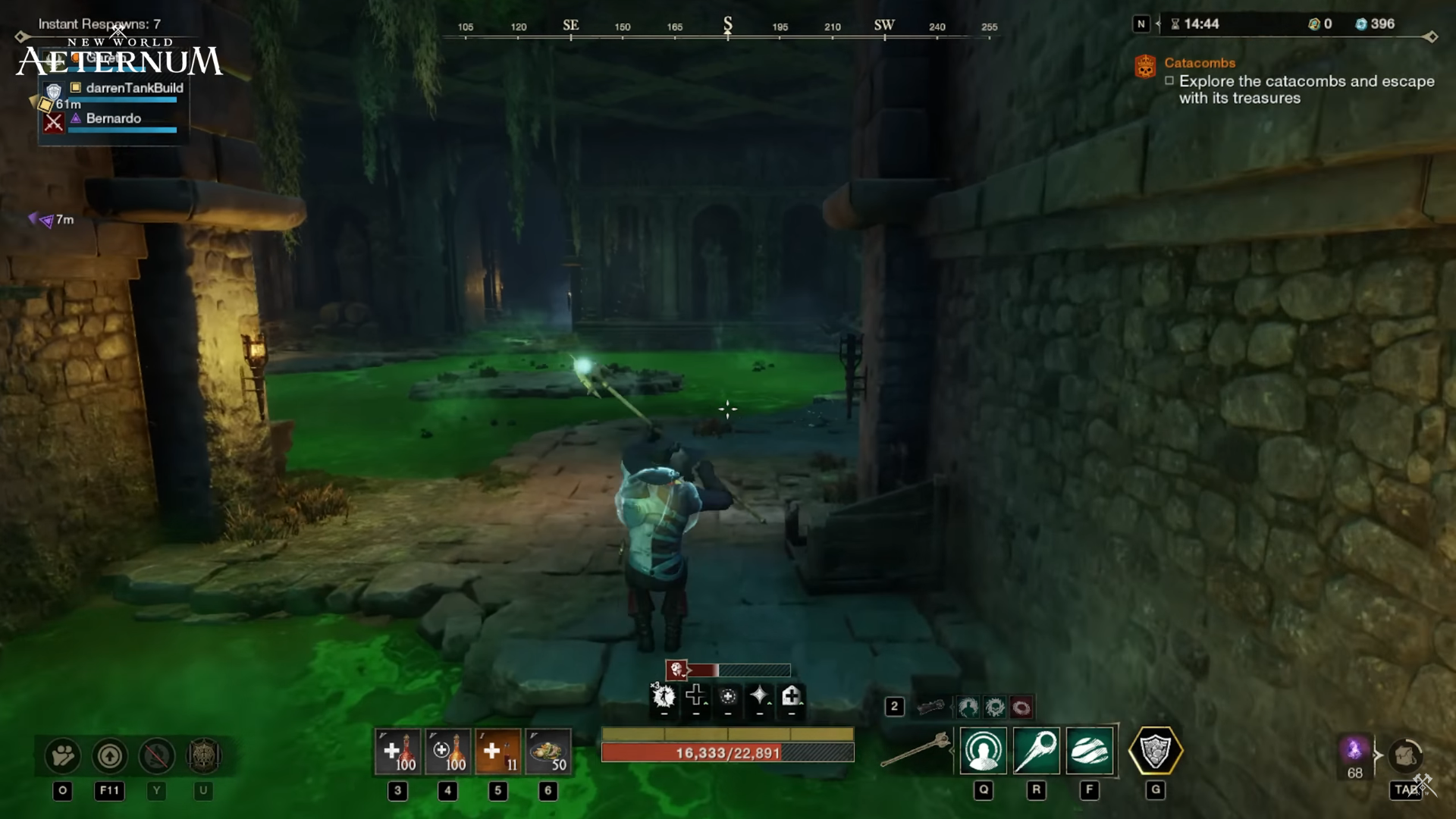Use the first health potion slot

coord(397,752)
